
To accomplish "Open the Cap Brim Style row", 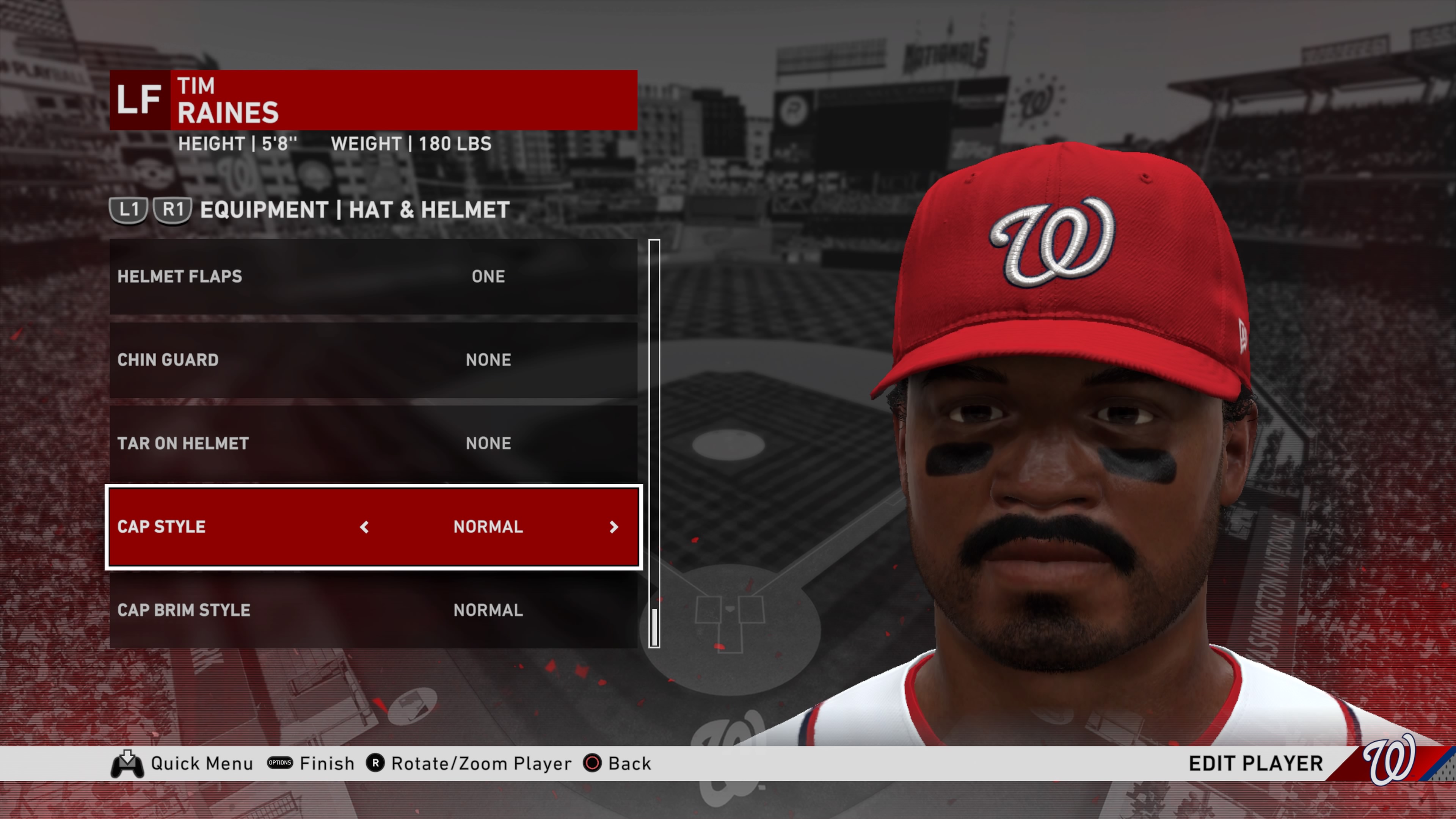I will point(373,610).
